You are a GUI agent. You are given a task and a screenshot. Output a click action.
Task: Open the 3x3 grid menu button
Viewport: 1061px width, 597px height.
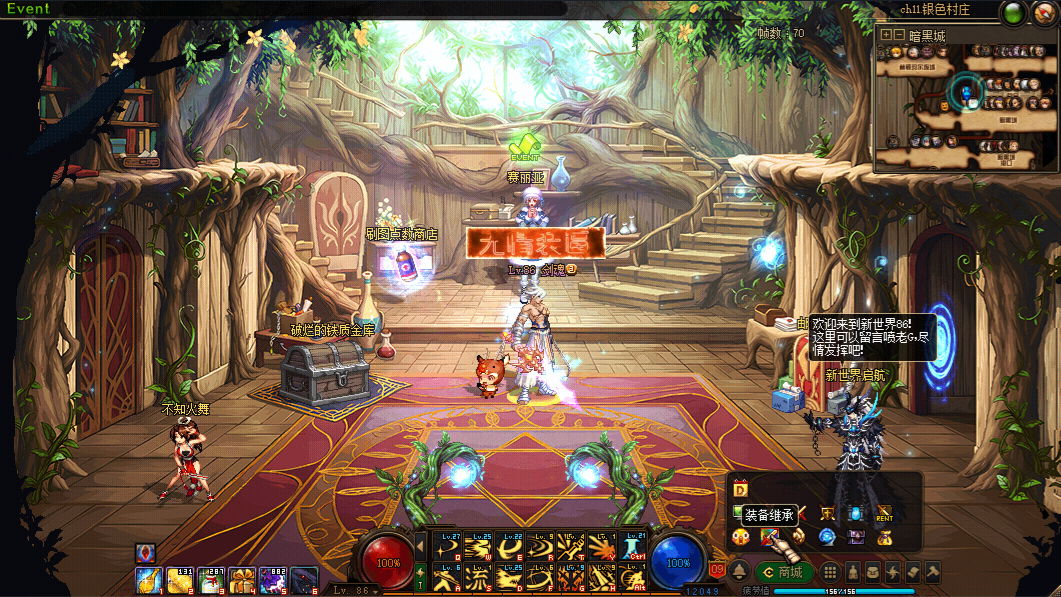coord(830,572)
